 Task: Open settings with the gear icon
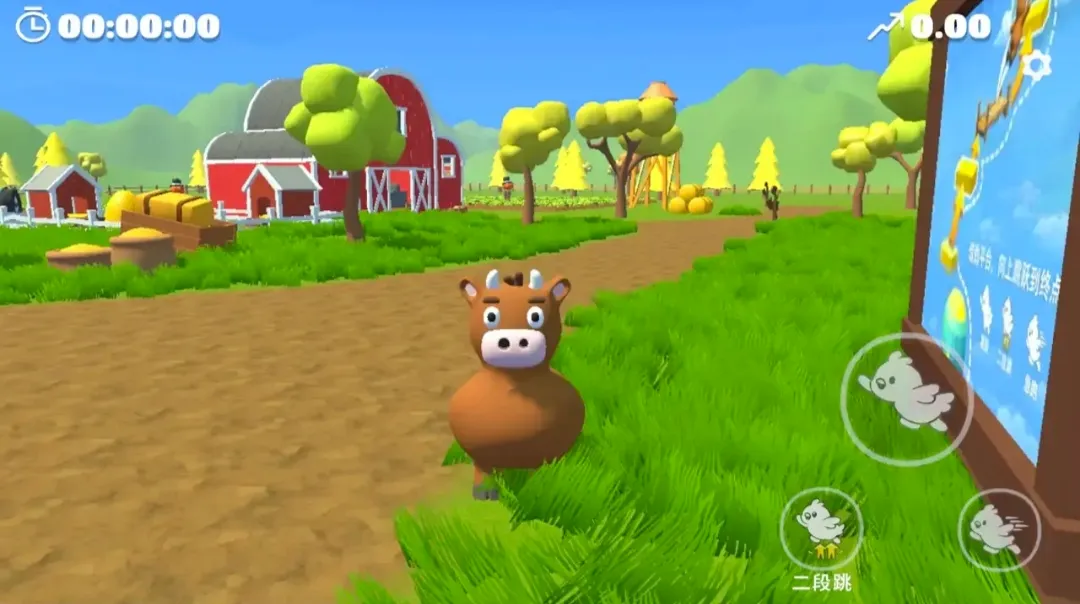(x=1036, y=66)
